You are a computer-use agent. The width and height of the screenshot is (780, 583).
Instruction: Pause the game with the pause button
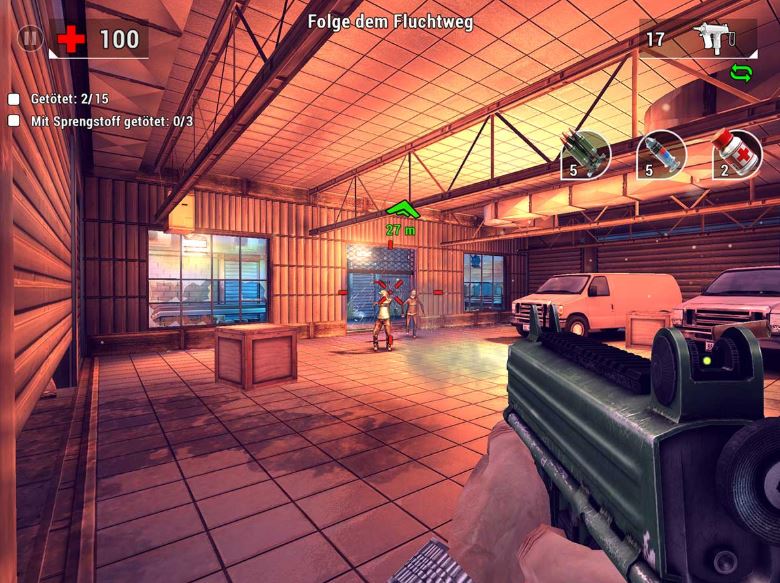31,39
